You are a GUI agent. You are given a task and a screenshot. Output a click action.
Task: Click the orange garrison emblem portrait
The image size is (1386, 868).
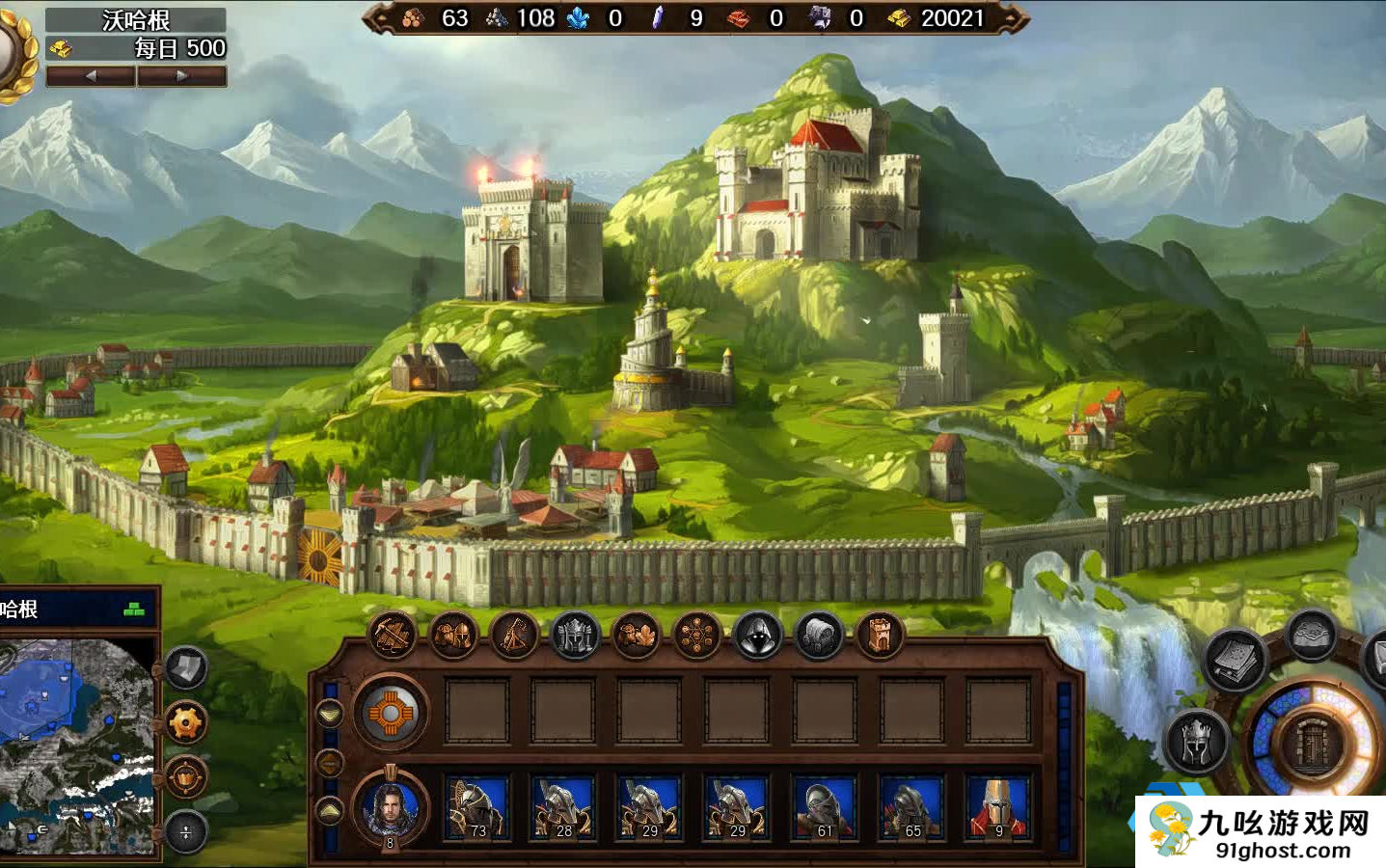(391, 714)
